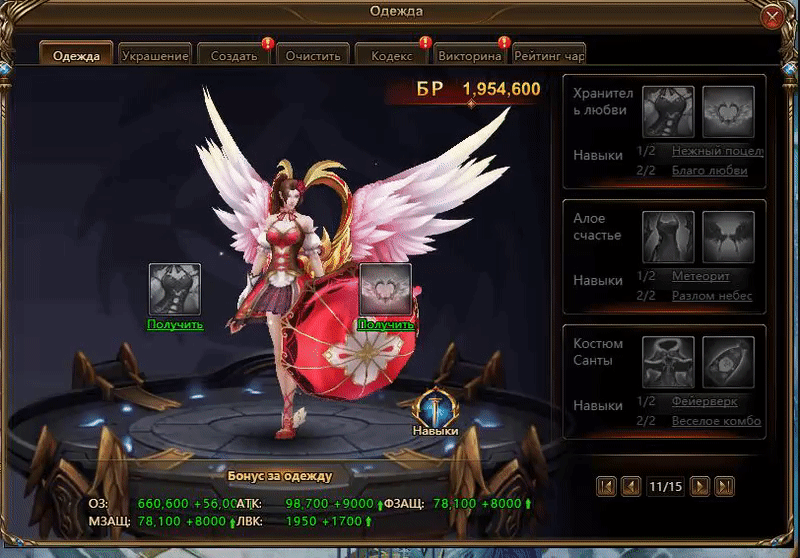Open the Веселое комбо skill link
800x558 pixels.
[716, 421]
